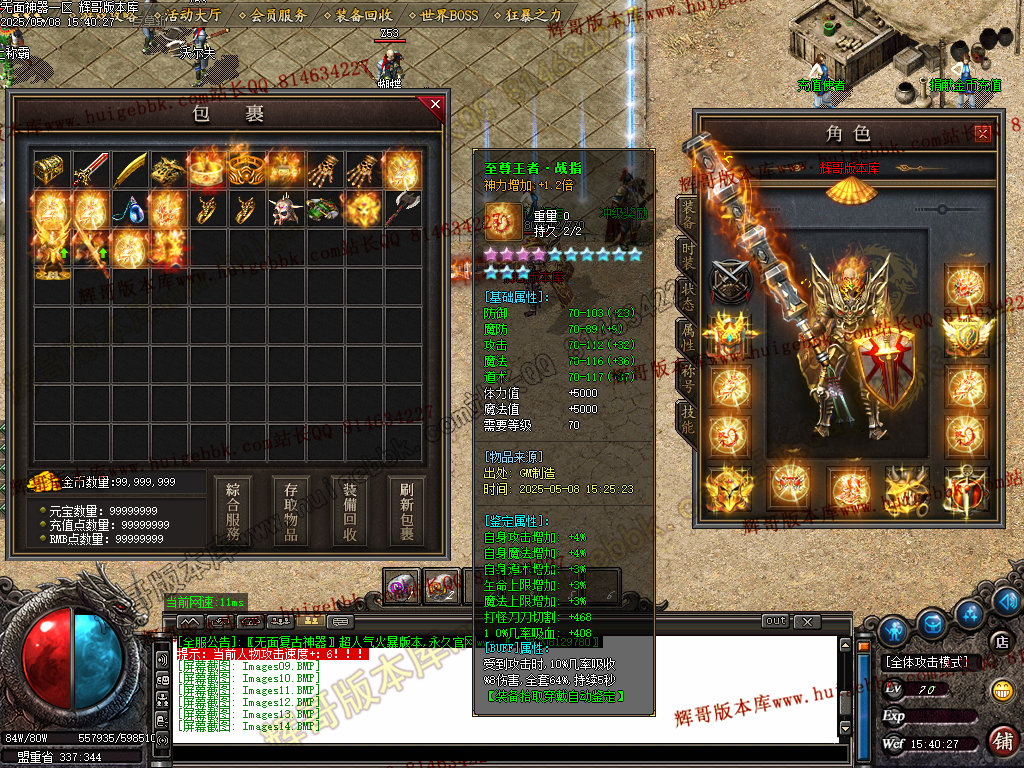1024x768 pixels.
Task: Open the 状态 status tab
Action: (x=688, y=296)
